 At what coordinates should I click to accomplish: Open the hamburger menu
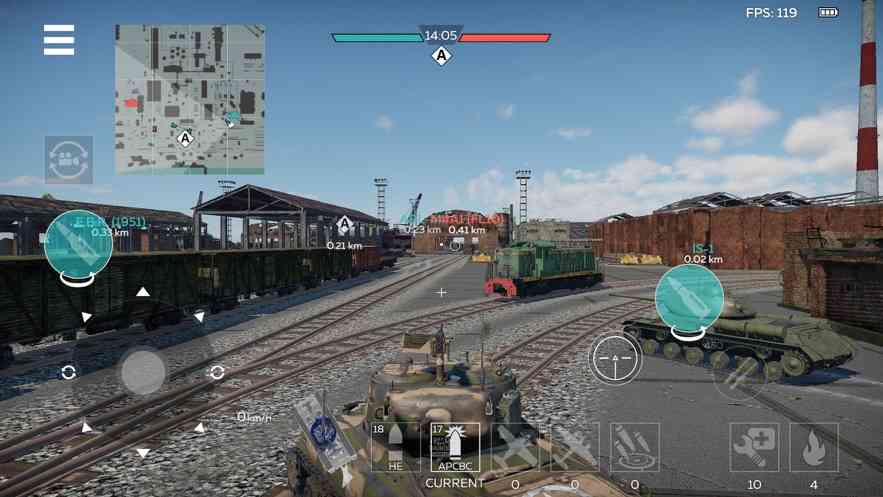tap(59, 39)
